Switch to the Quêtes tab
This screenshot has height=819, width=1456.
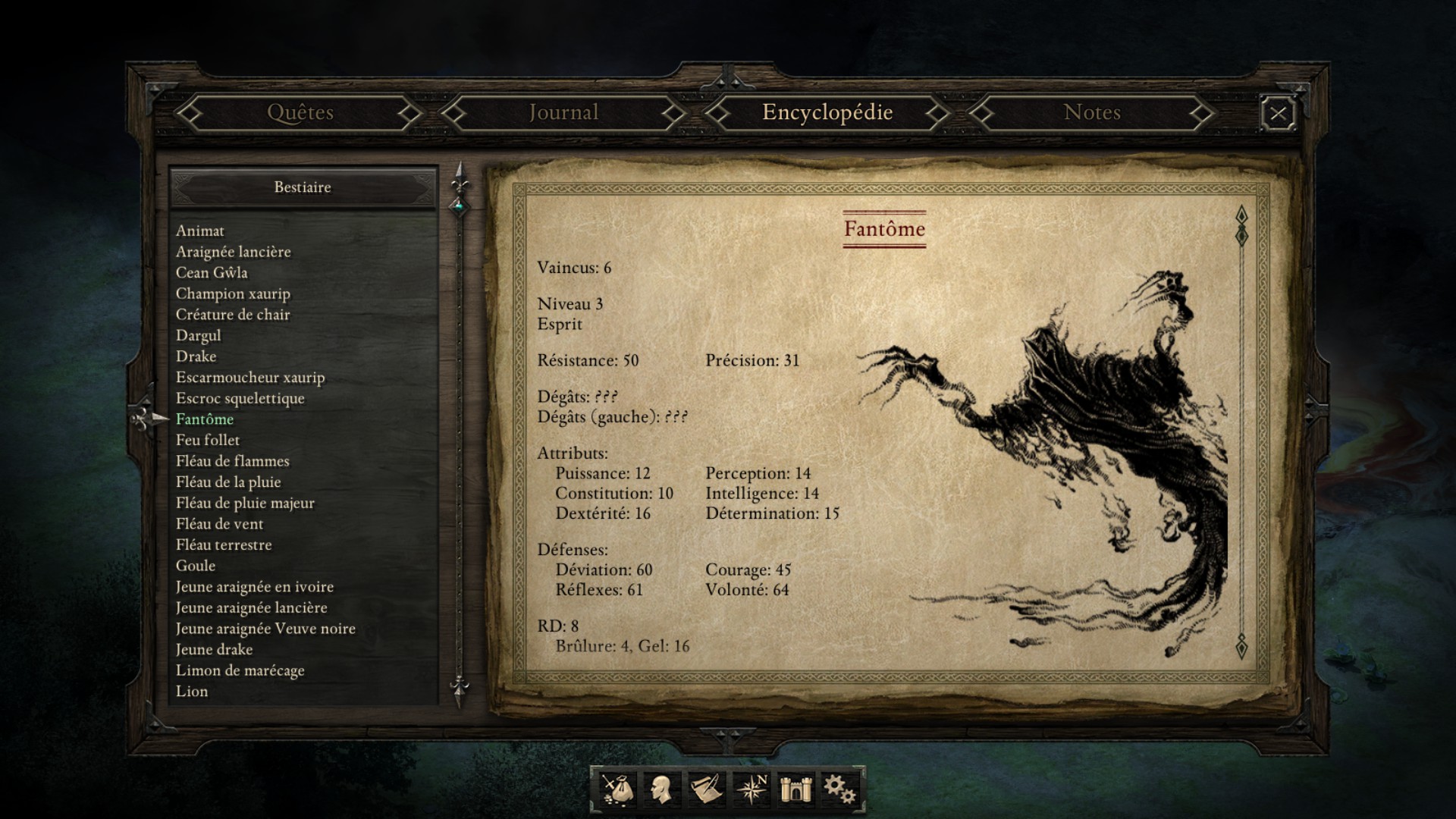(x=300, y=113)
